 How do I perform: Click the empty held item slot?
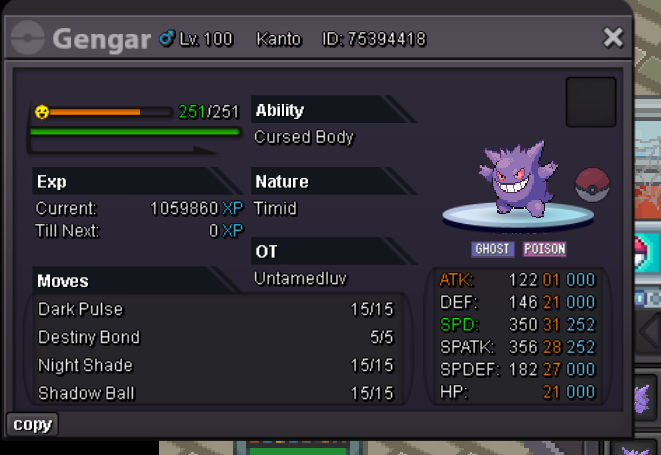[590, 102]
